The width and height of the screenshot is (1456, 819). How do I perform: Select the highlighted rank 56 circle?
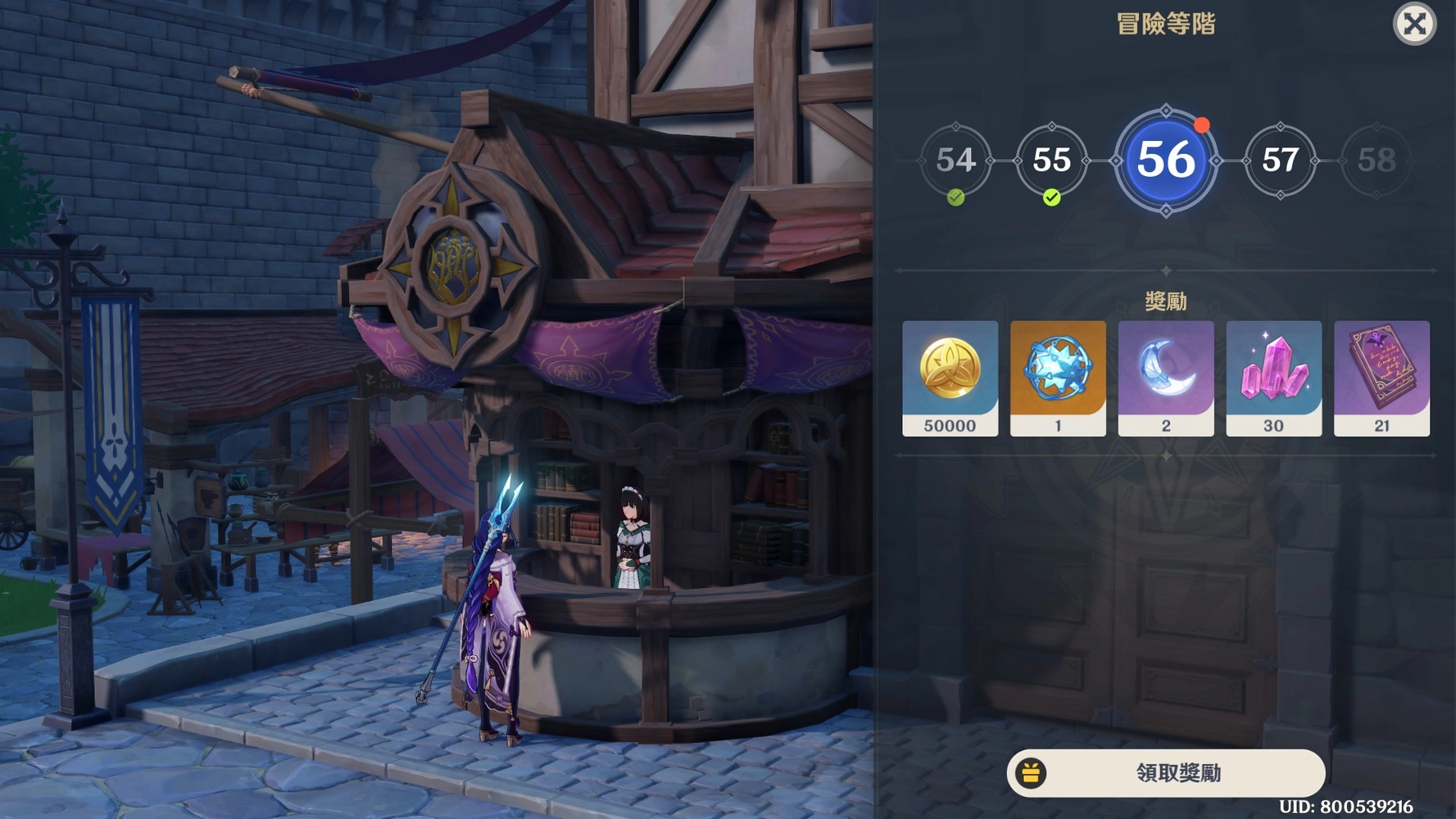[x=1166, y=161]
